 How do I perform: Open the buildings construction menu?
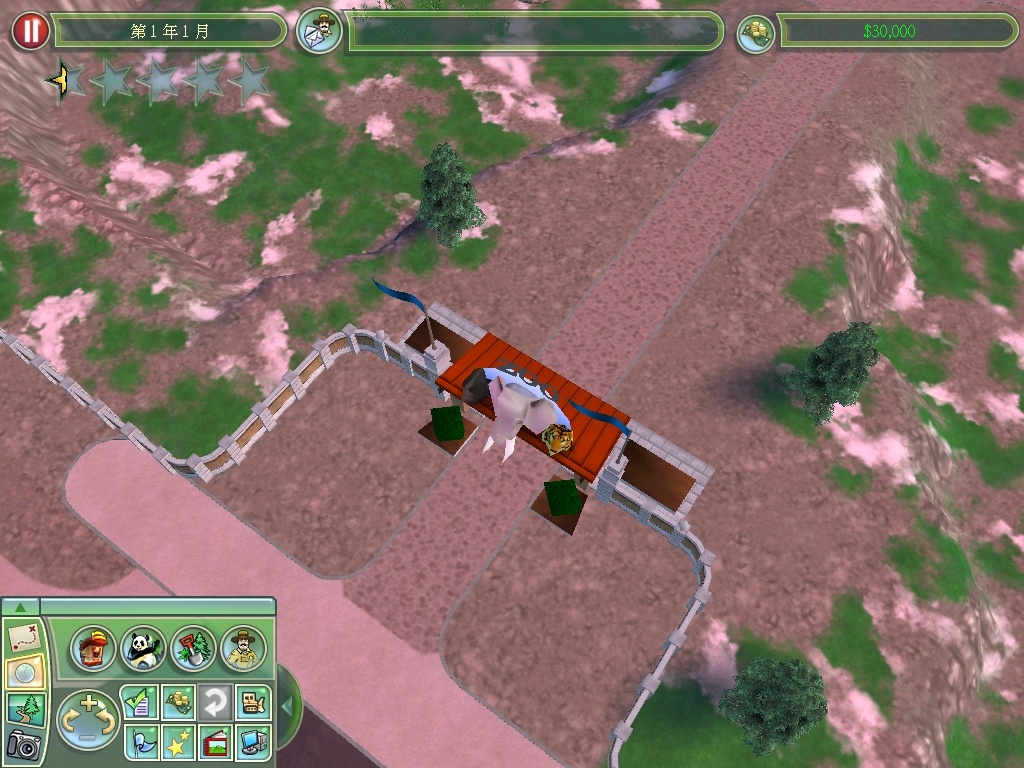pos(92,649)
